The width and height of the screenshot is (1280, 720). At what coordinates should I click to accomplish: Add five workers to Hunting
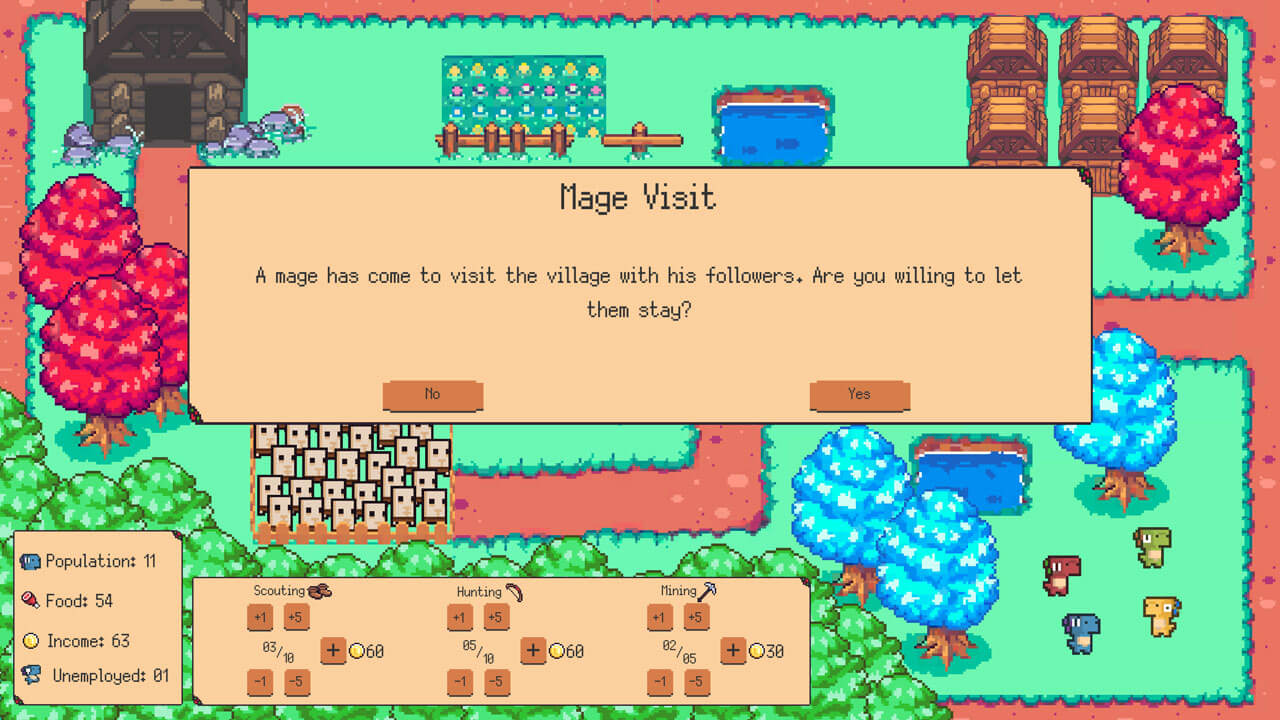[496, 617]
